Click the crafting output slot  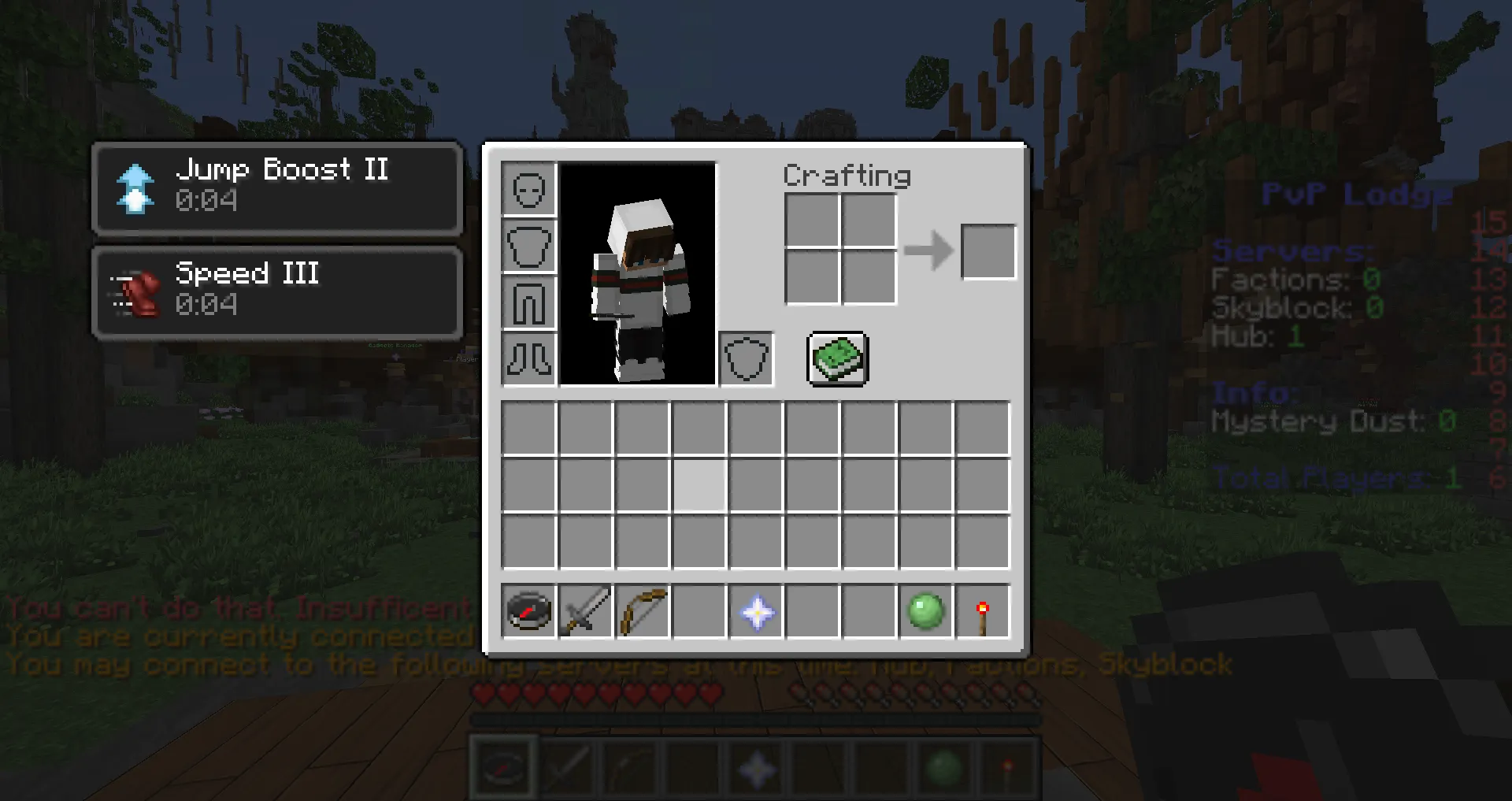[988, 252]
